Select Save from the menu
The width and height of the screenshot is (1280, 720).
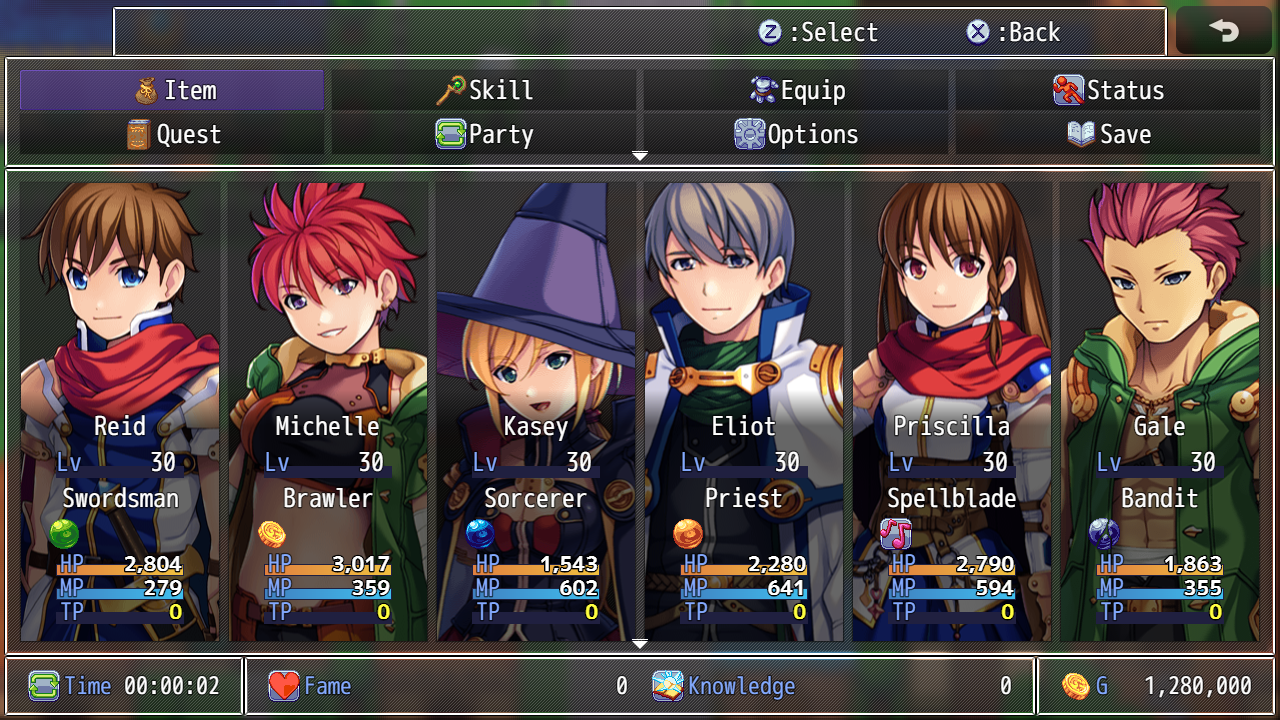(1108, 134)
